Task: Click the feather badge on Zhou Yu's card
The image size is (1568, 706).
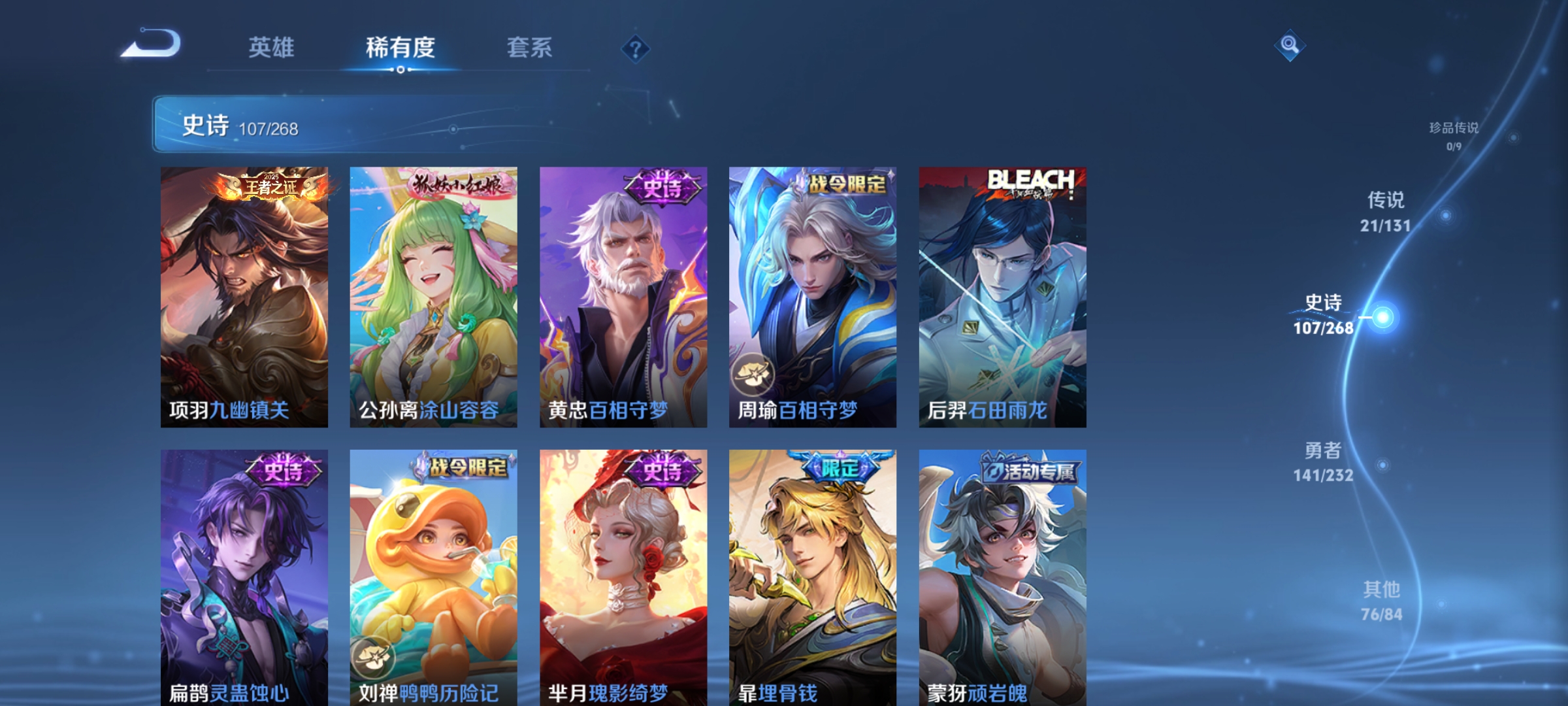Action: tap(755, 374)
